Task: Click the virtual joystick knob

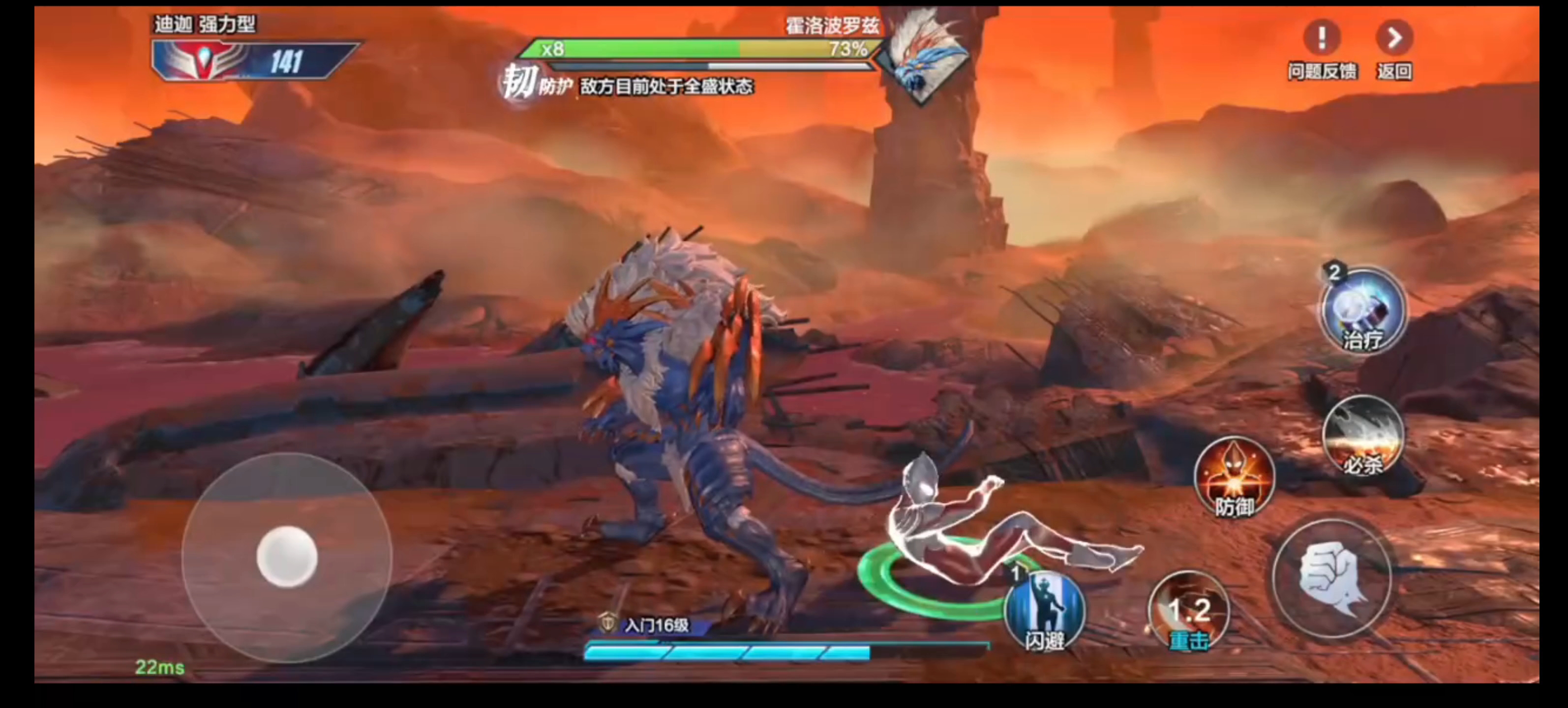Action: point(287,557)
